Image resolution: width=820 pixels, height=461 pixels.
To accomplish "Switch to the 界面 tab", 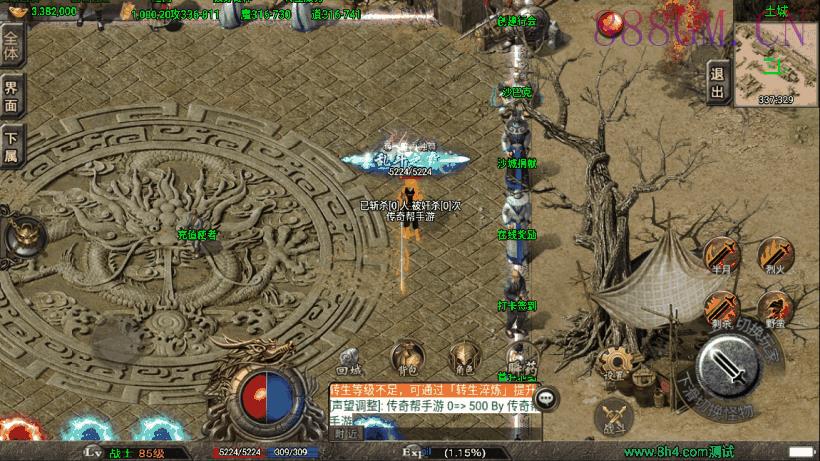I will (12, 94).
